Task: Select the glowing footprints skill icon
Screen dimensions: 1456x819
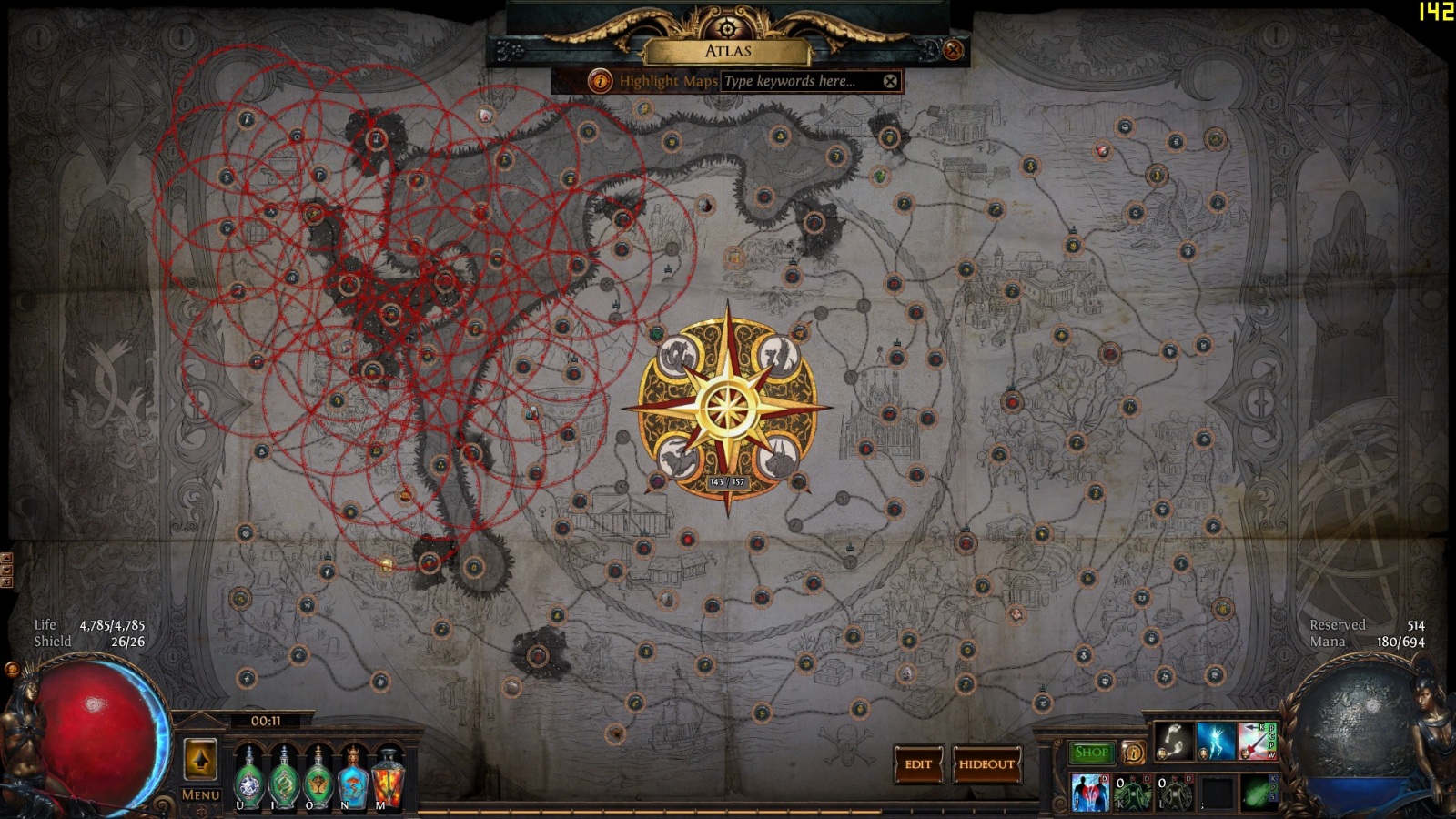Action: pos(1174,742)
